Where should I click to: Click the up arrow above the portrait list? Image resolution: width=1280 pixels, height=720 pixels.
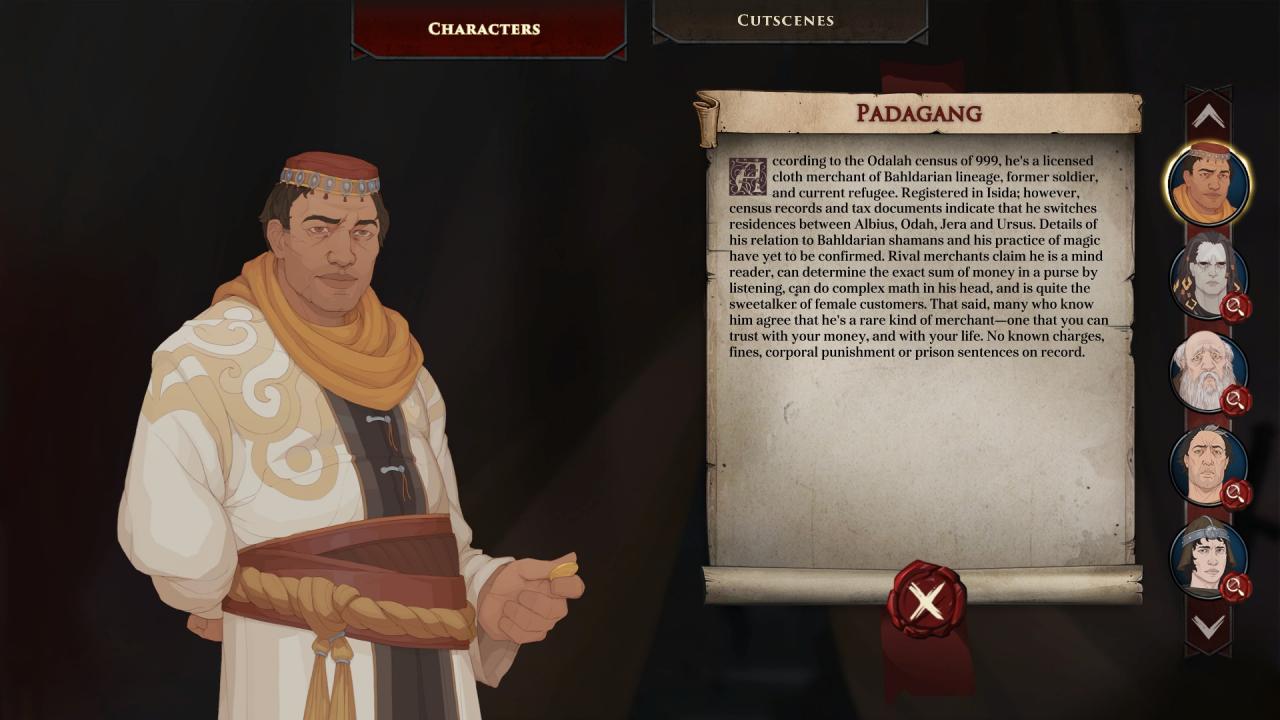1208,117
